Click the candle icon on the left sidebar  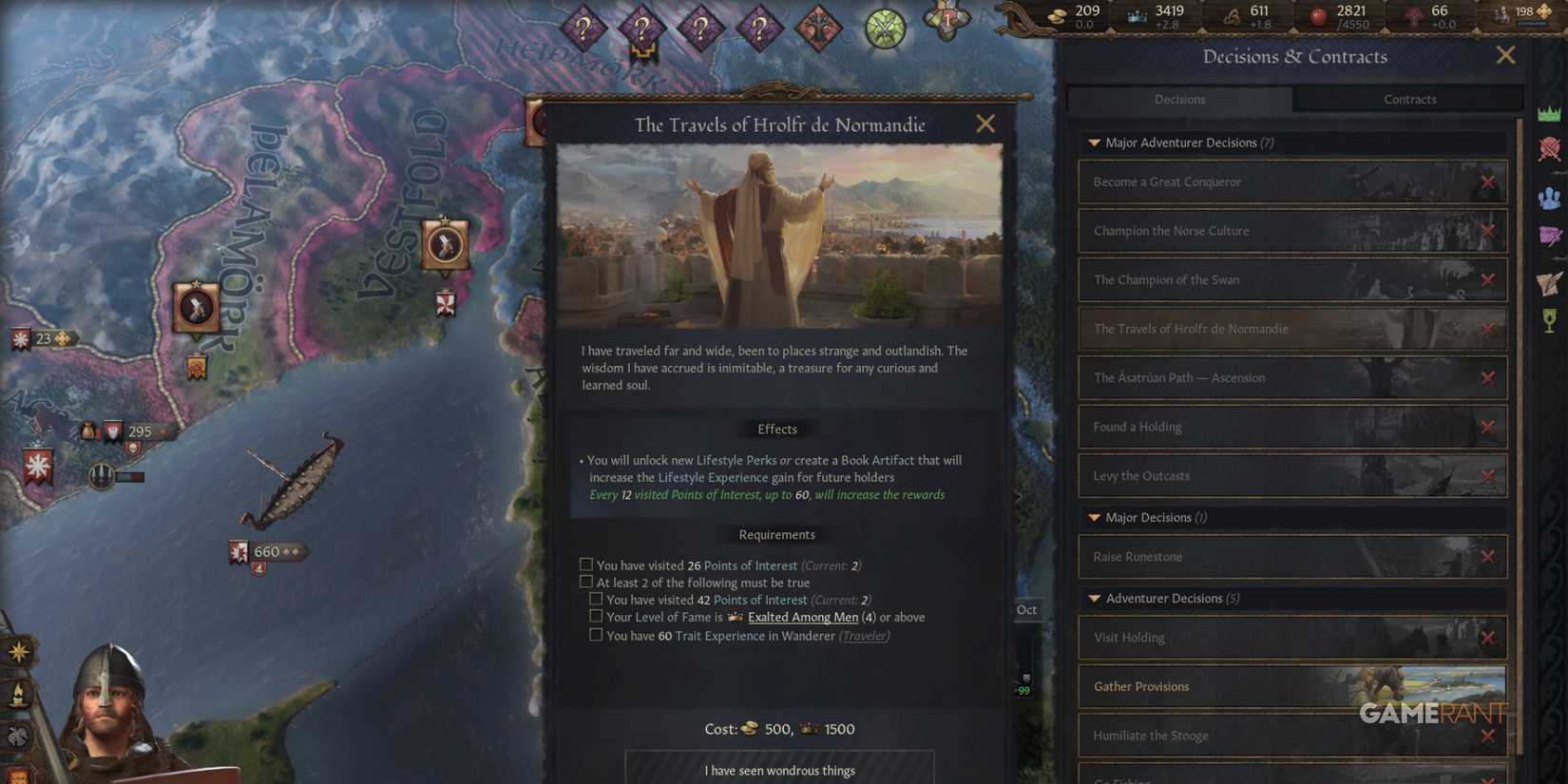18,695
